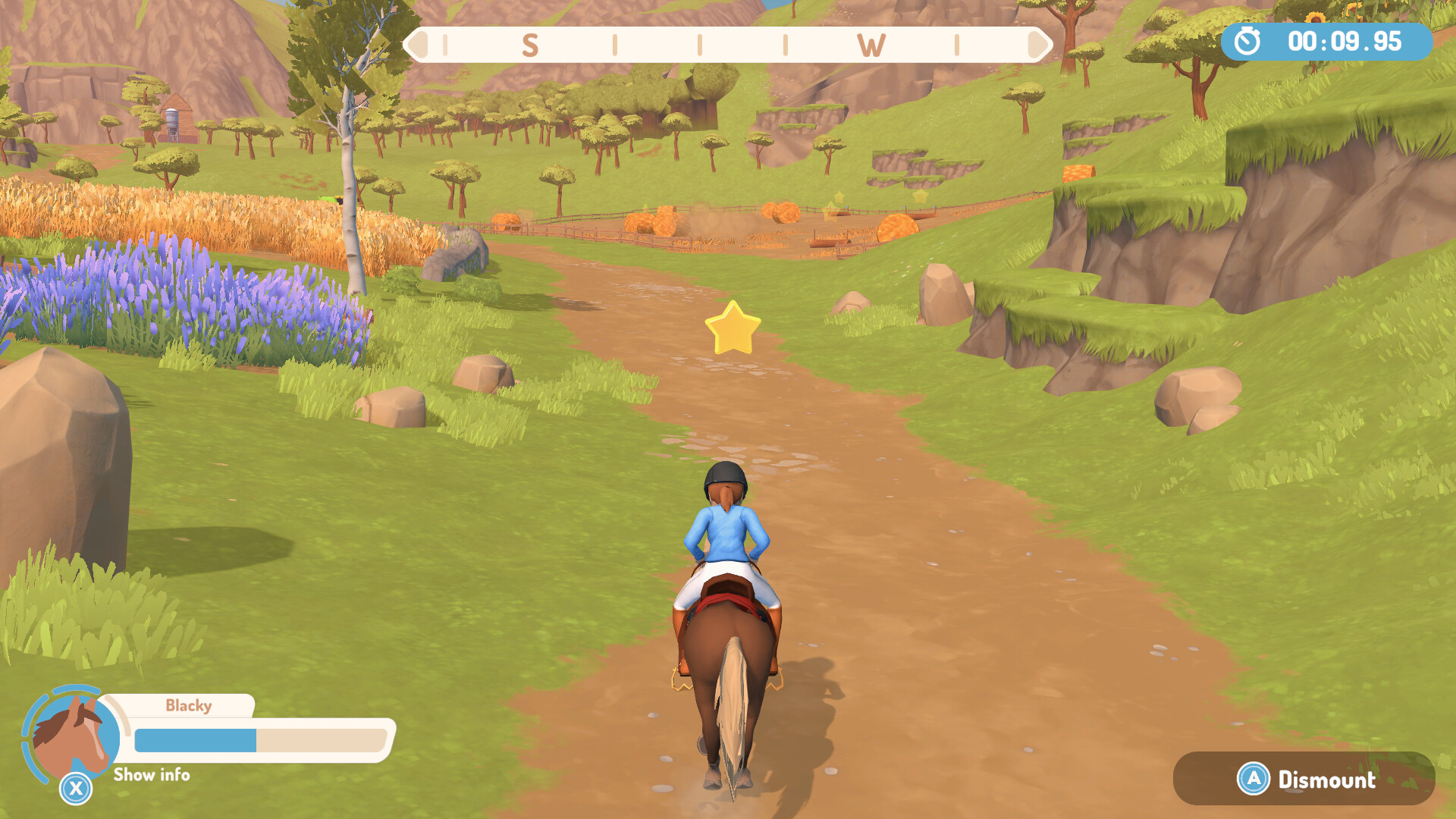Click the Blacky name label

[189, 705]
